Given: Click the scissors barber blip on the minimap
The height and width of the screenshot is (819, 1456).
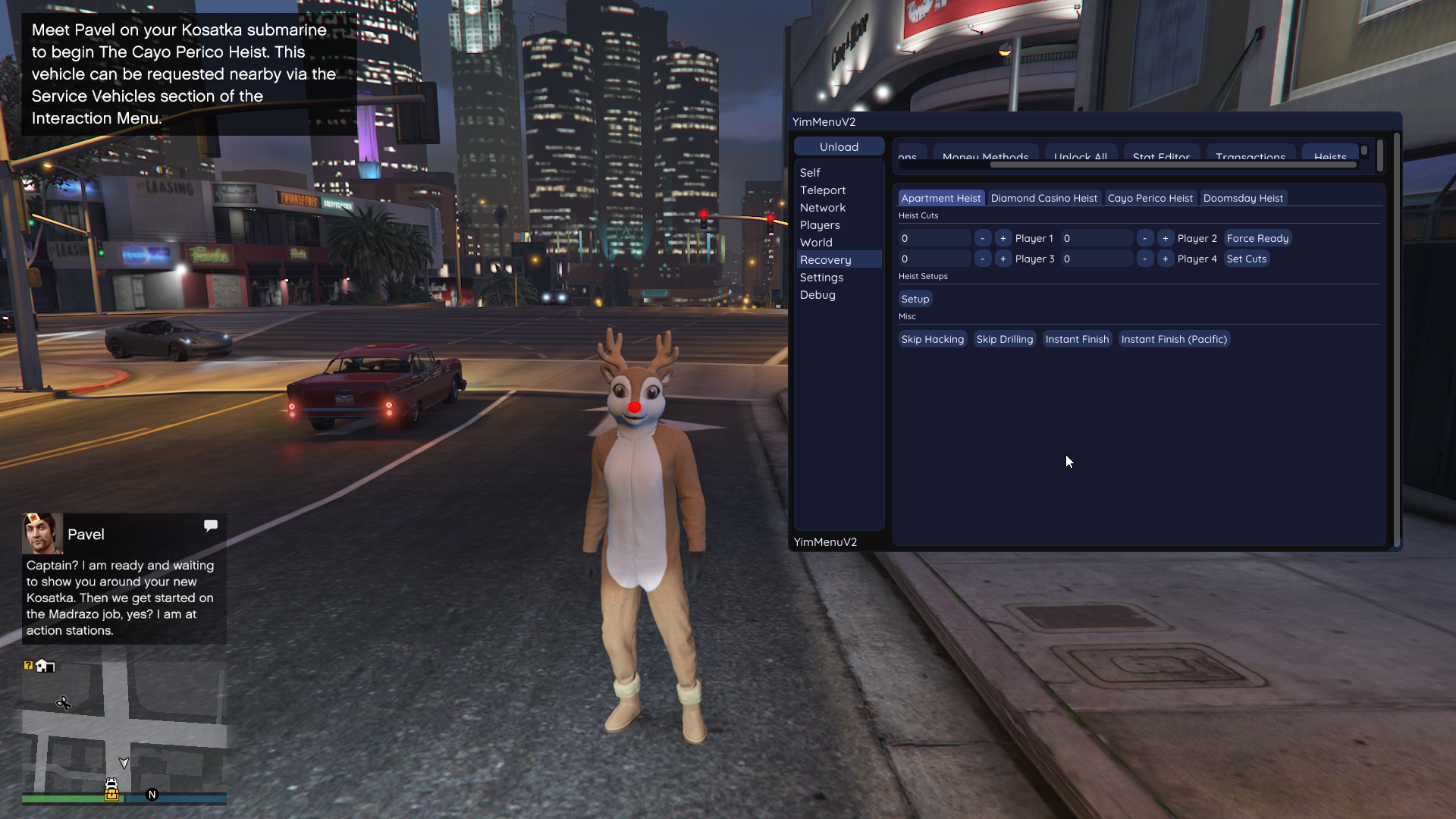Looking at the screenshot, I should click(64, 704).
